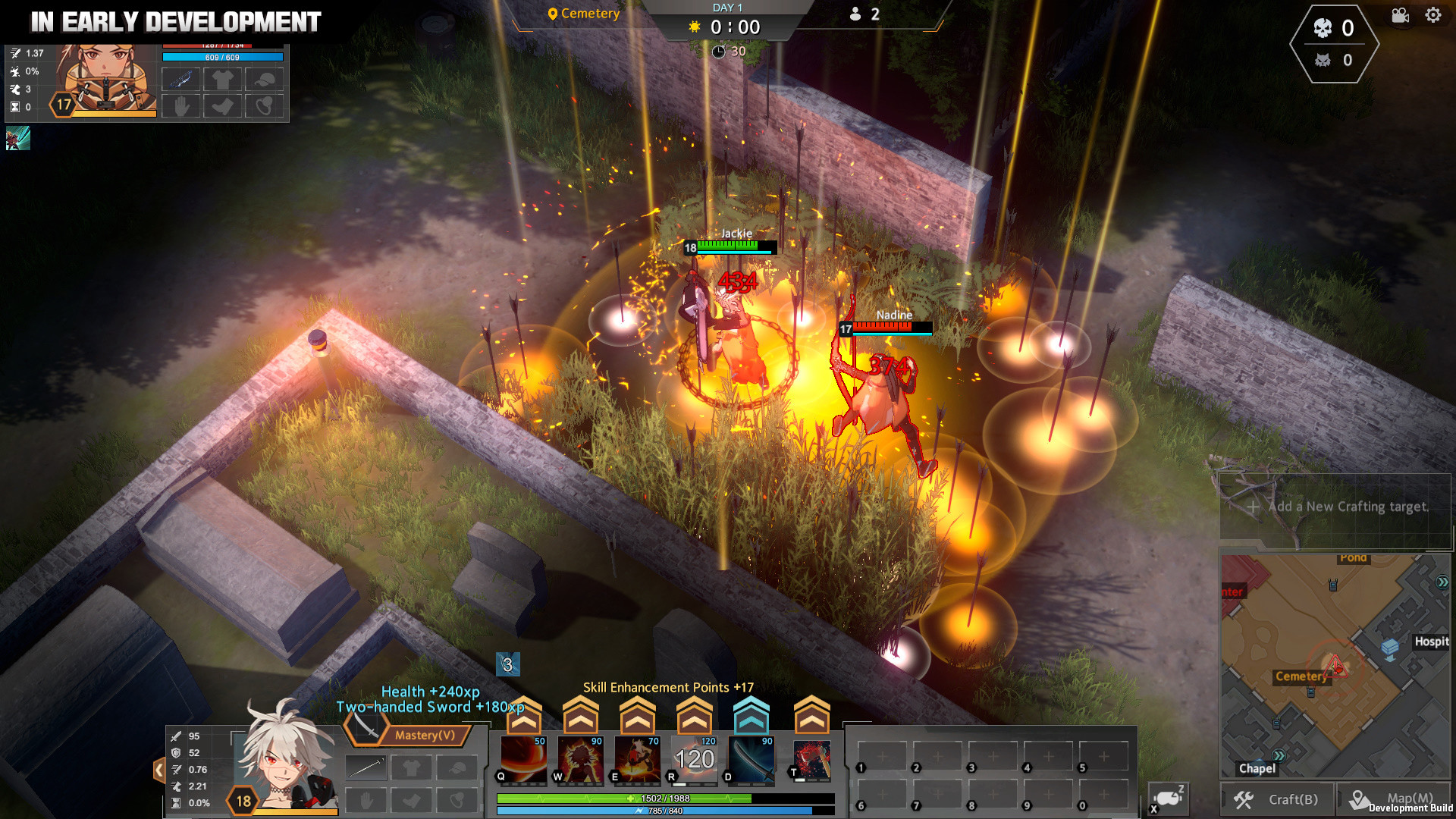Open the weapon Mastery(V) panel
Screen dimensions: 1456x819
(409, 733)
